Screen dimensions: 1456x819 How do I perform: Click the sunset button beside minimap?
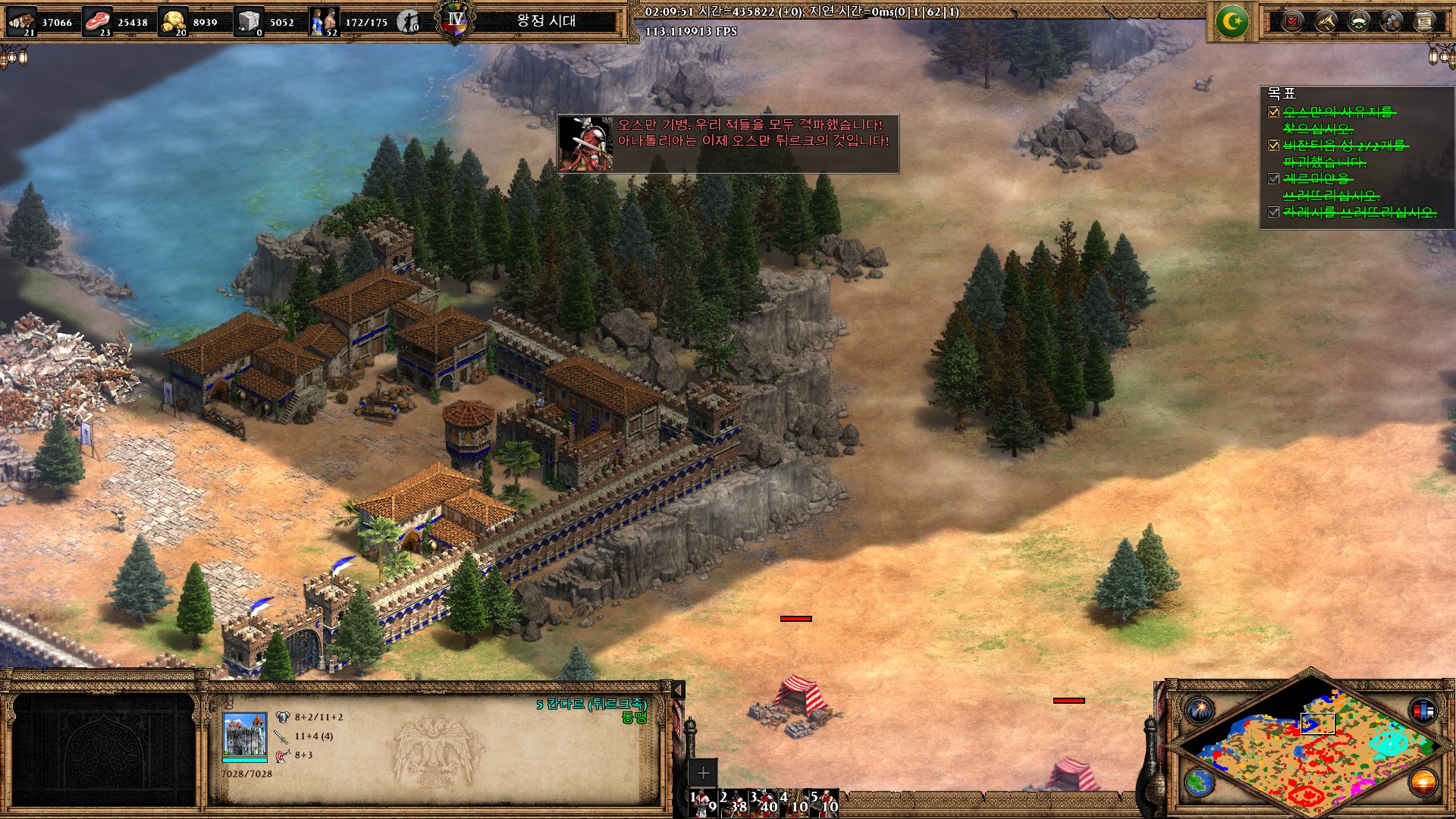tap(1423, 781)
